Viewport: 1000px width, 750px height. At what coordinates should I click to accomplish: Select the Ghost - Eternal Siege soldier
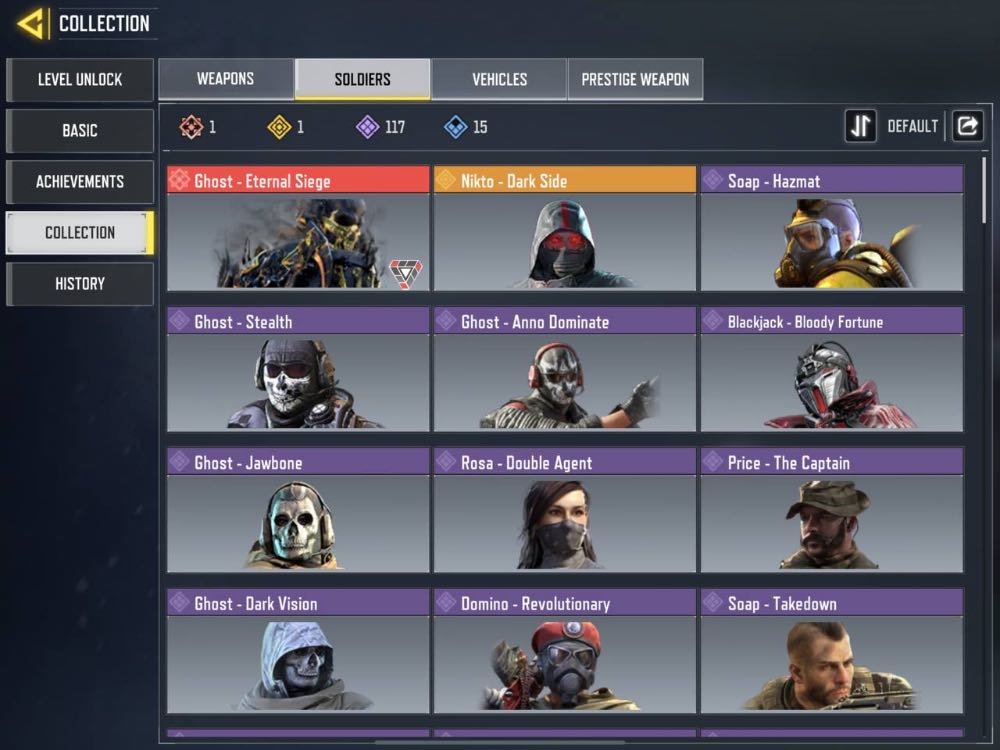(x=298, y=228)
